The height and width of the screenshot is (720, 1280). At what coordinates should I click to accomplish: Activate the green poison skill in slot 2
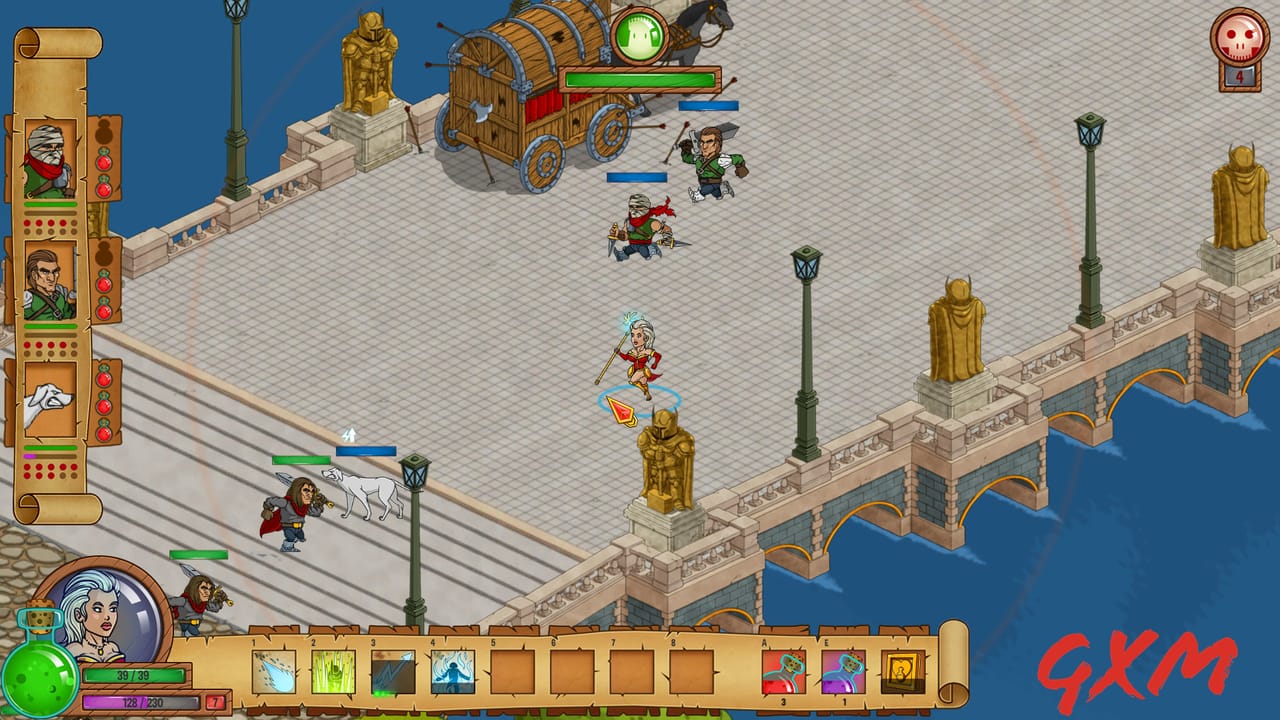tap(333, 672)
